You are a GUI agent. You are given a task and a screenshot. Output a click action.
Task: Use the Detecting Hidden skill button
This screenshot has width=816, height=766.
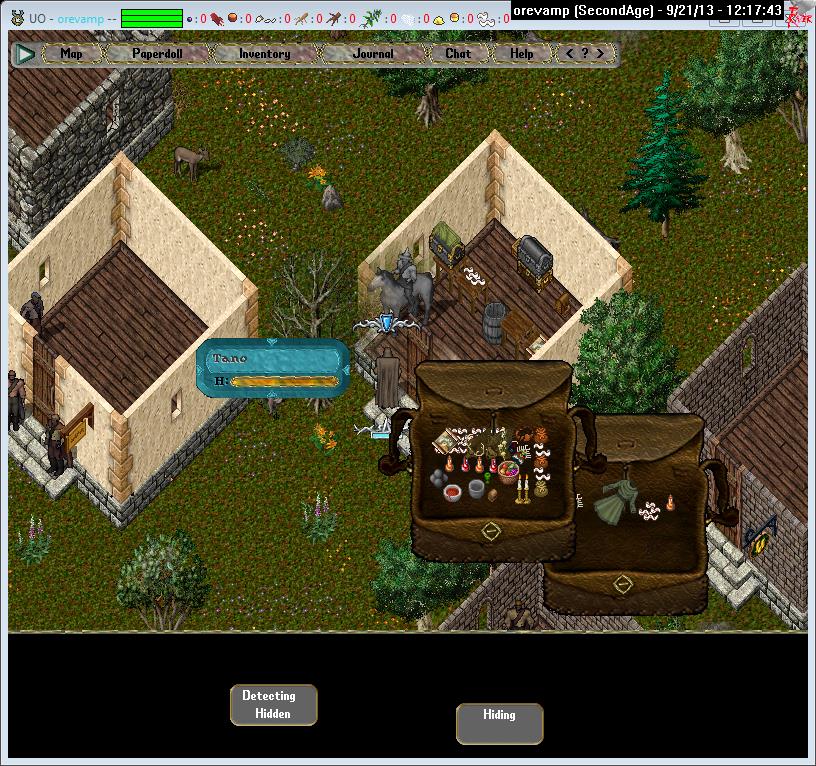tap(273, 705)
